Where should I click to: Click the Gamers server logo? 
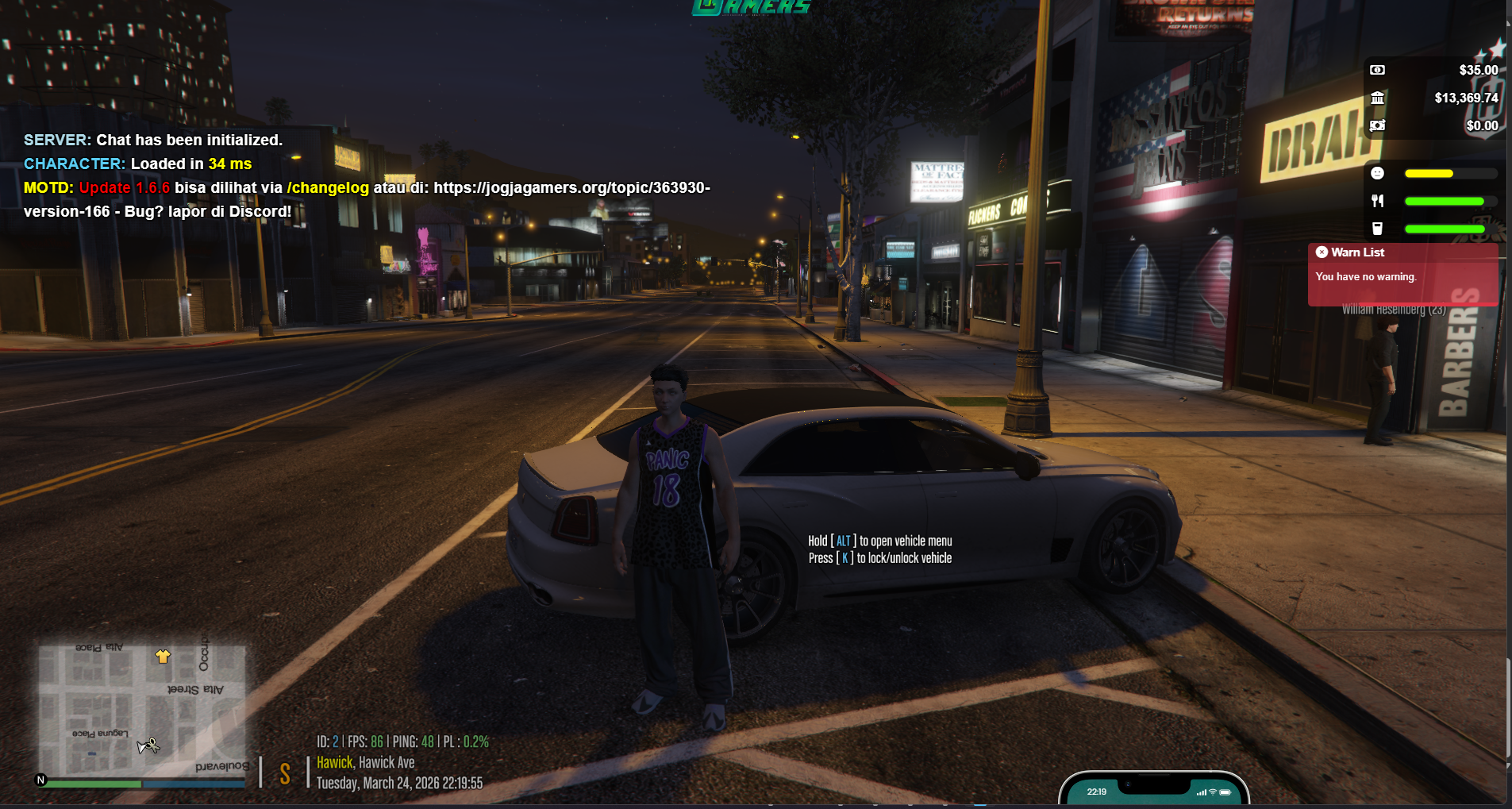(x=751, y=7)
